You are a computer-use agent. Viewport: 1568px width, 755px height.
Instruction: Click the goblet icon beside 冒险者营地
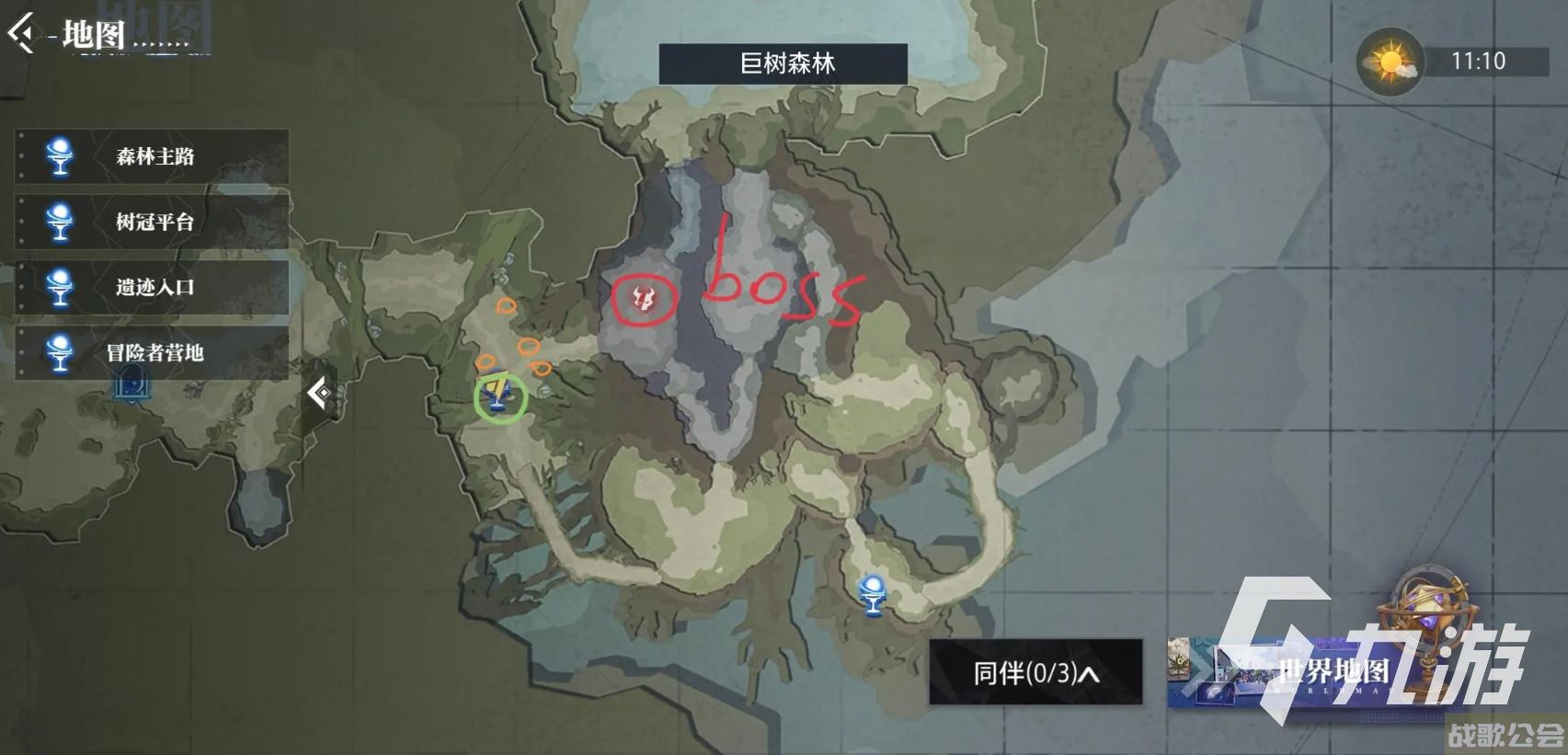tap(57, 352)
